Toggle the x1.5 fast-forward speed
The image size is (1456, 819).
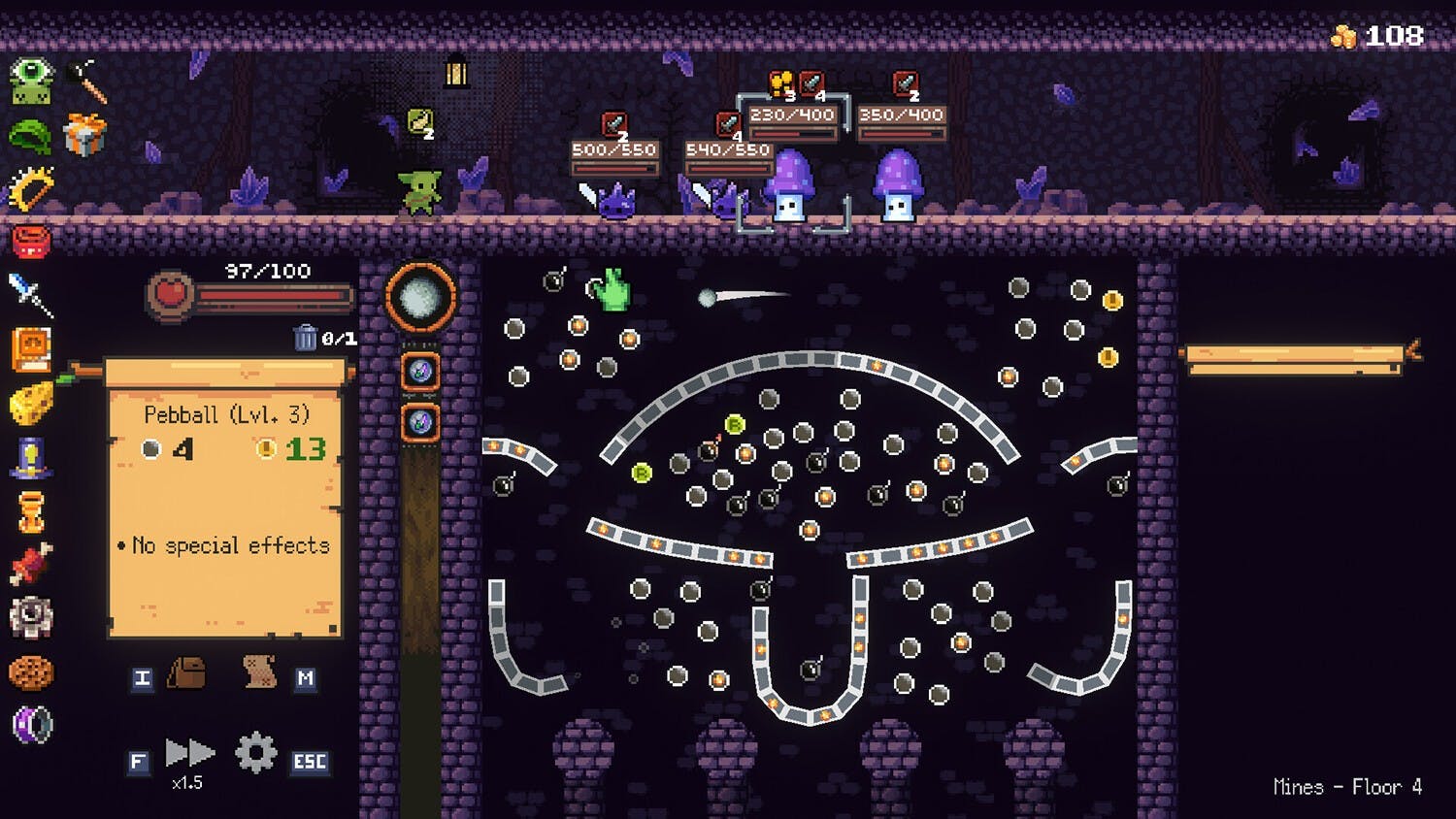[x=188, y=753]
